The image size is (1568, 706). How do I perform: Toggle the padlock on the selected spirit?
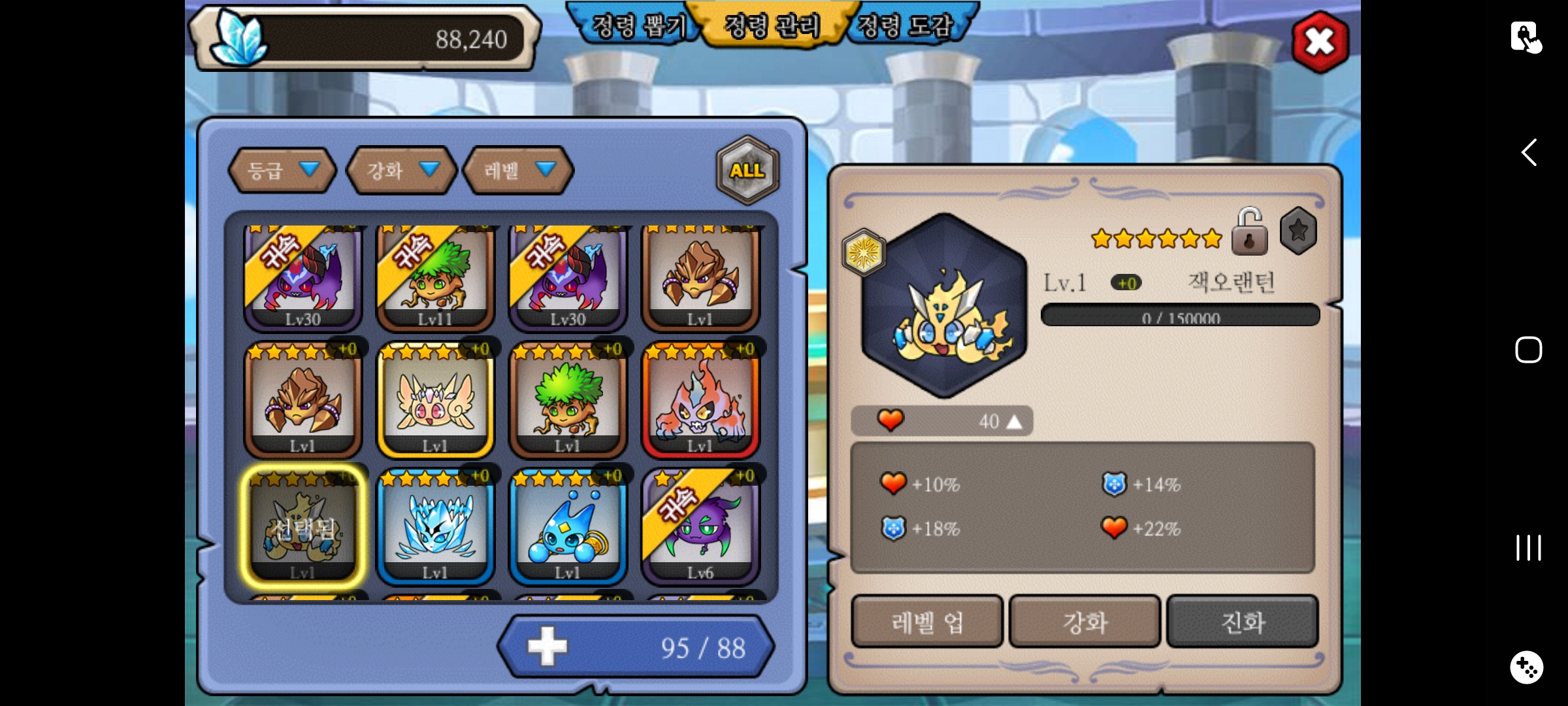1249,233
